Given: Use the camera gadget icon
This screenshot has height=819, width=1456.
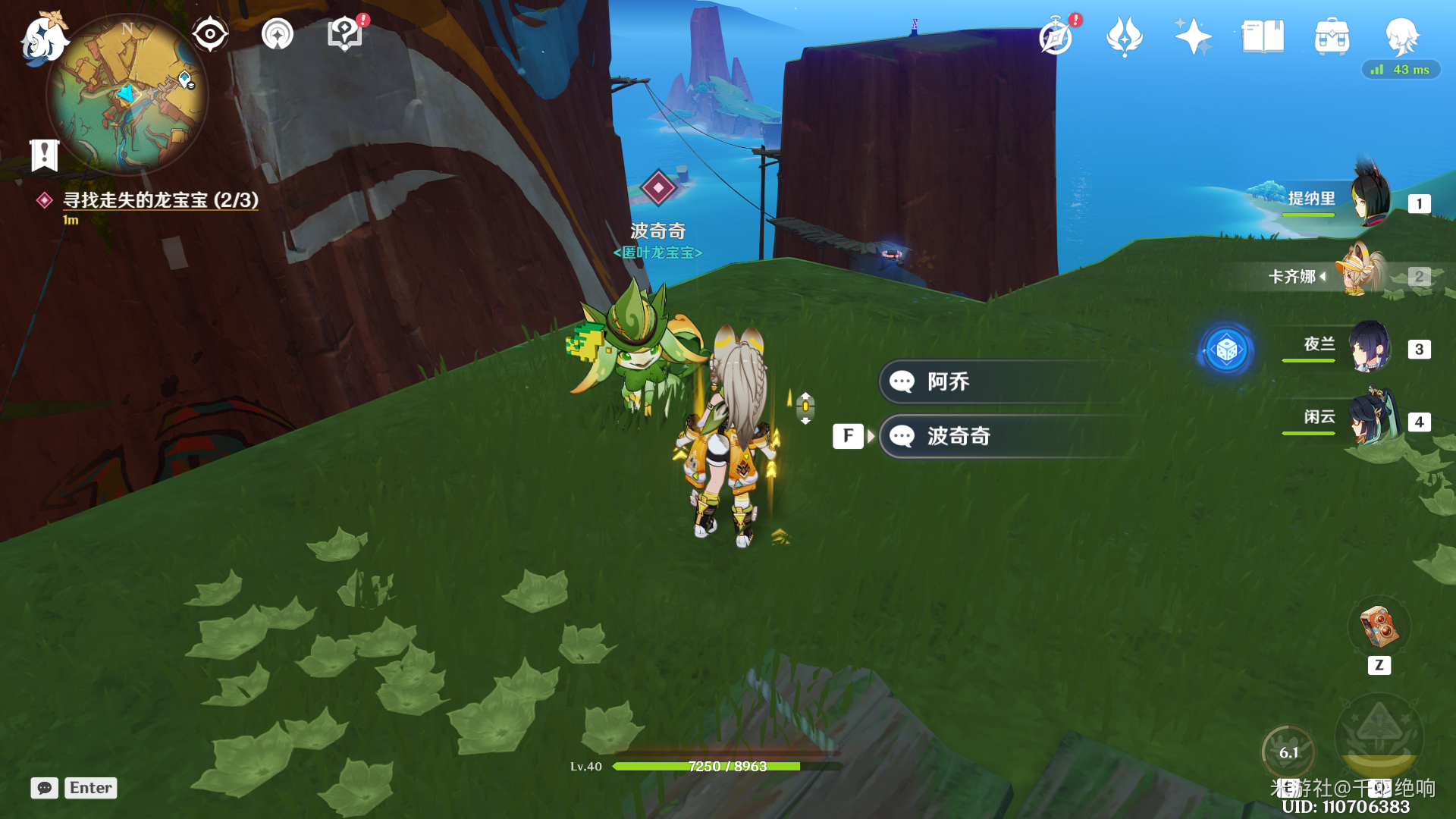Looking at the screenshot, I should (1379, 627).
